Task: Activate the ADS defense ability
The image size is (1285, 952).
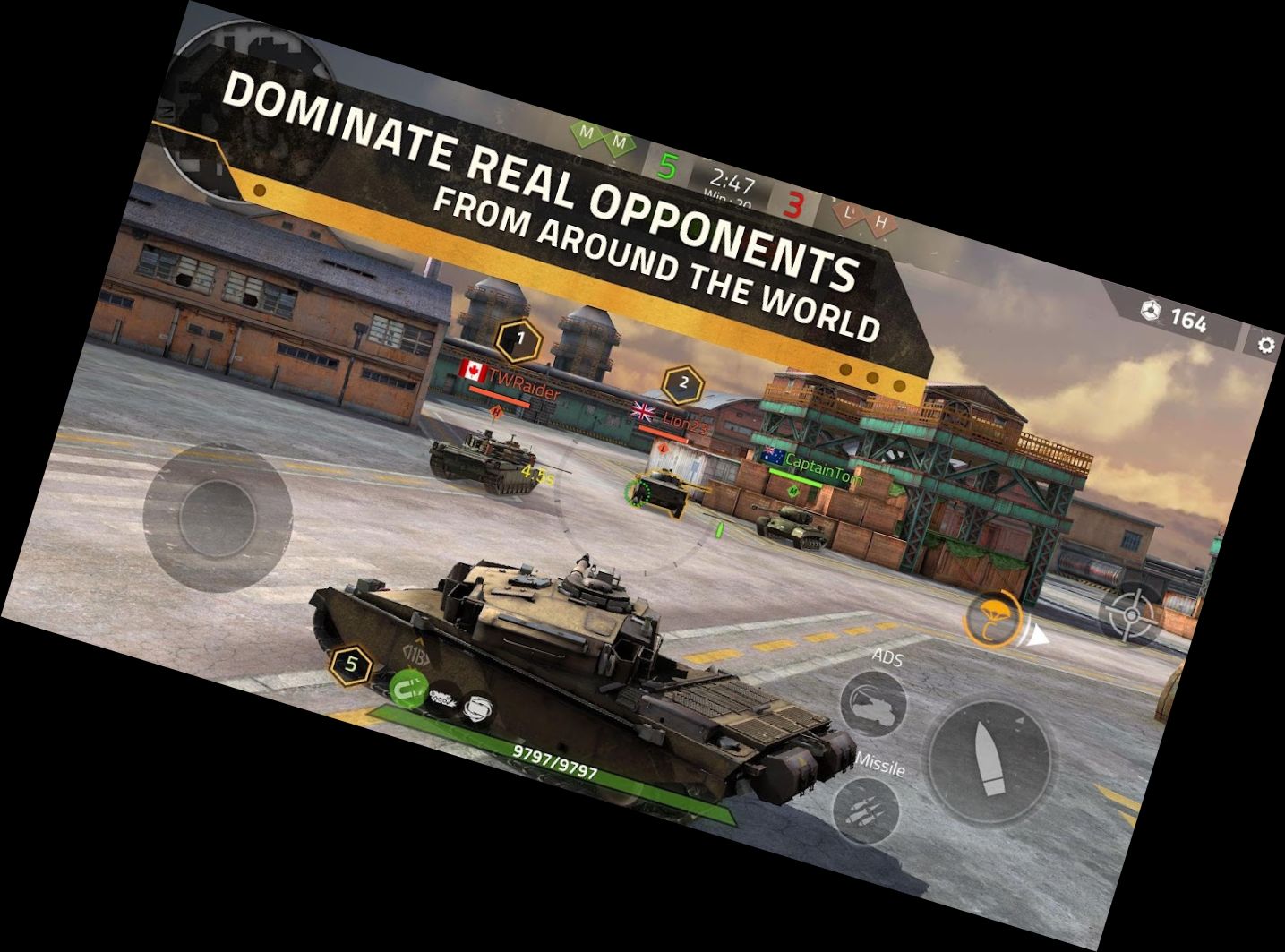Action: (873, 703)
